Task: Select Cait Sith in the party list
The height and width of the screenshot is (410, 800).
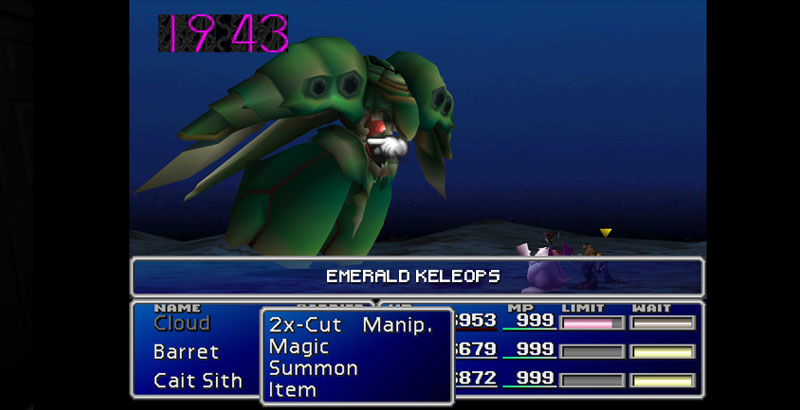Action: point(198,380)
